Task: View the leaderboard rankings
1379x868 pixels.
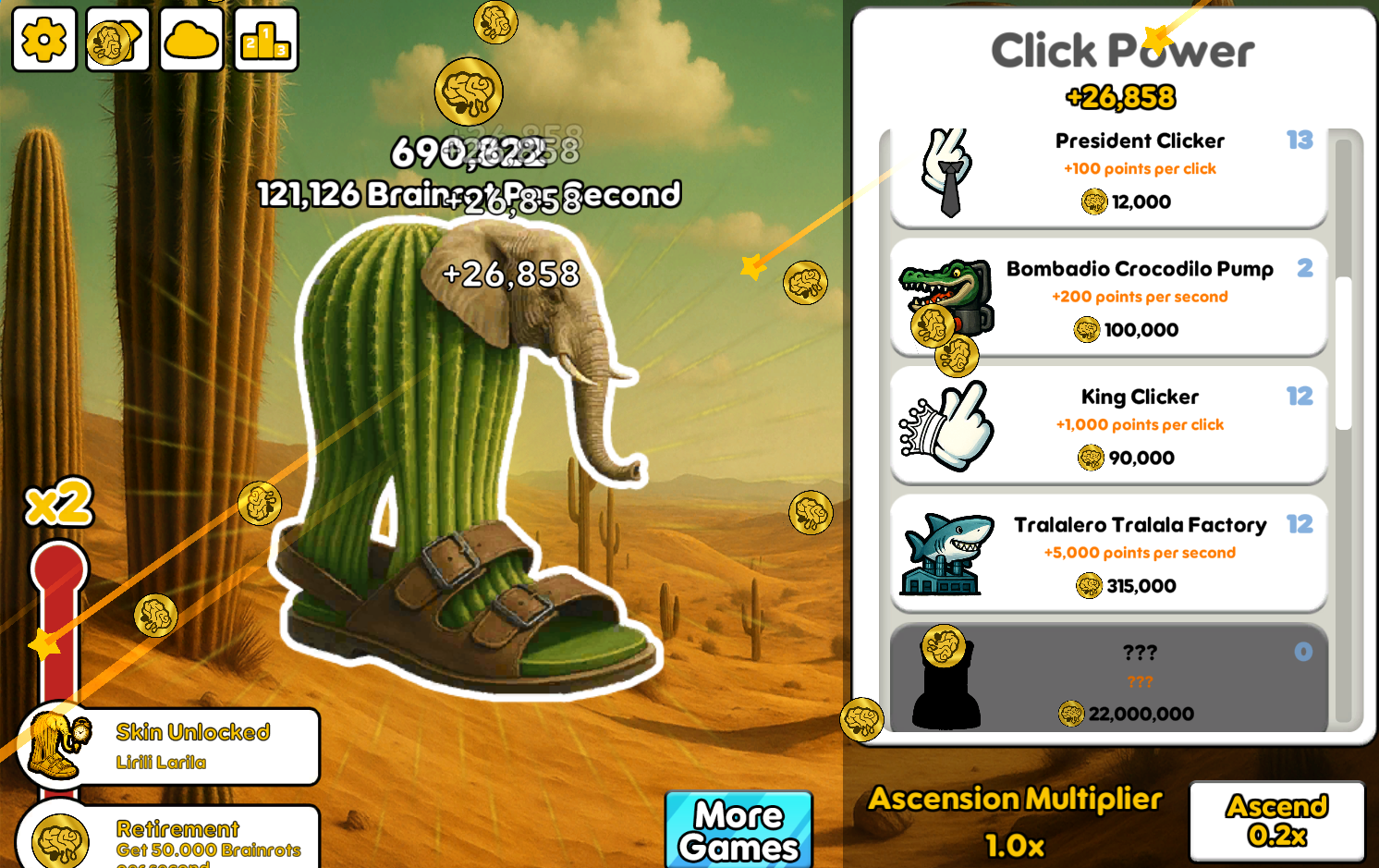Action: pyautogui.click(x=266, y=41)
